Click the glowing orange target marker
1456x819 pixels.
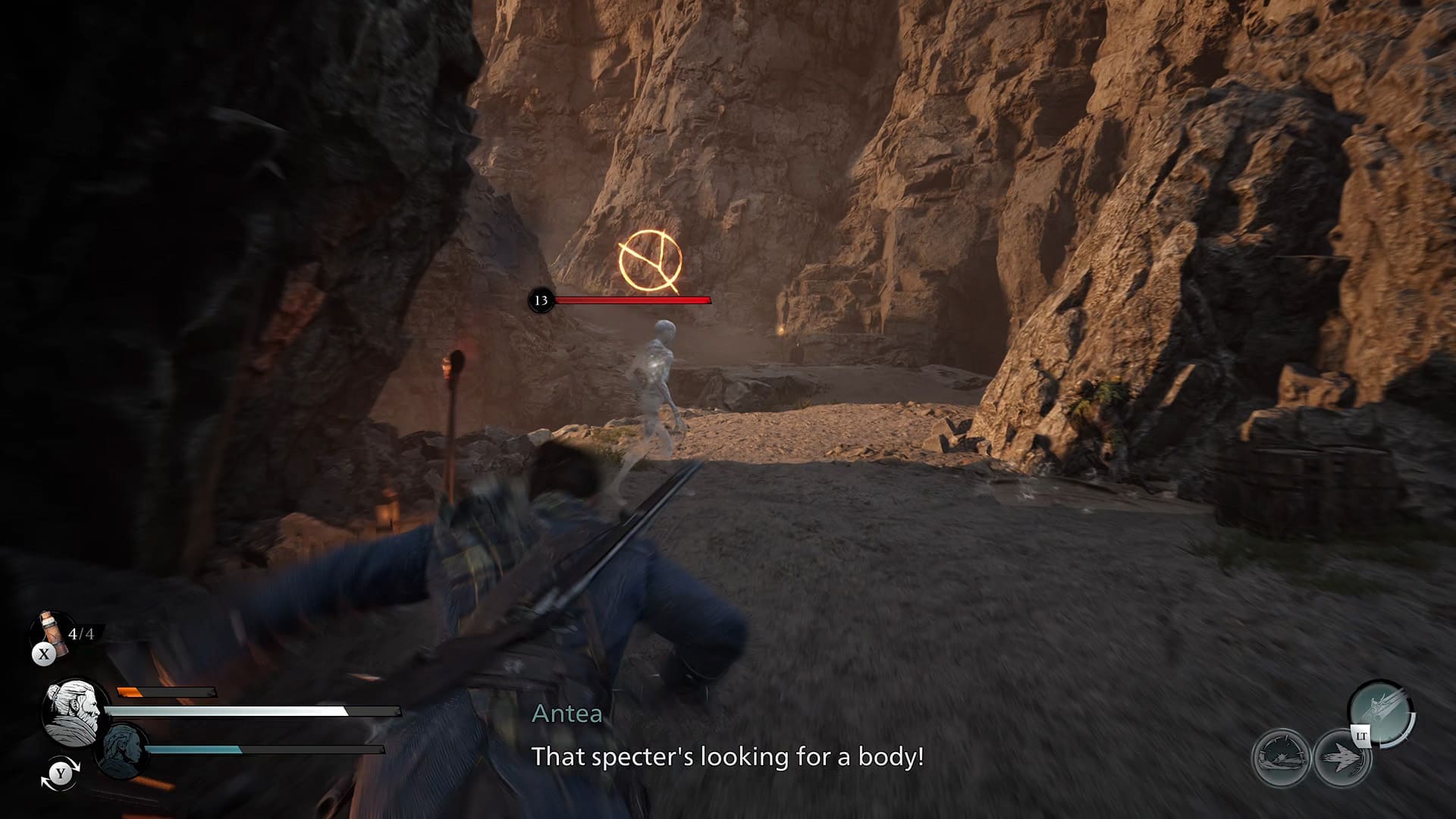click(x=650, y=261)
